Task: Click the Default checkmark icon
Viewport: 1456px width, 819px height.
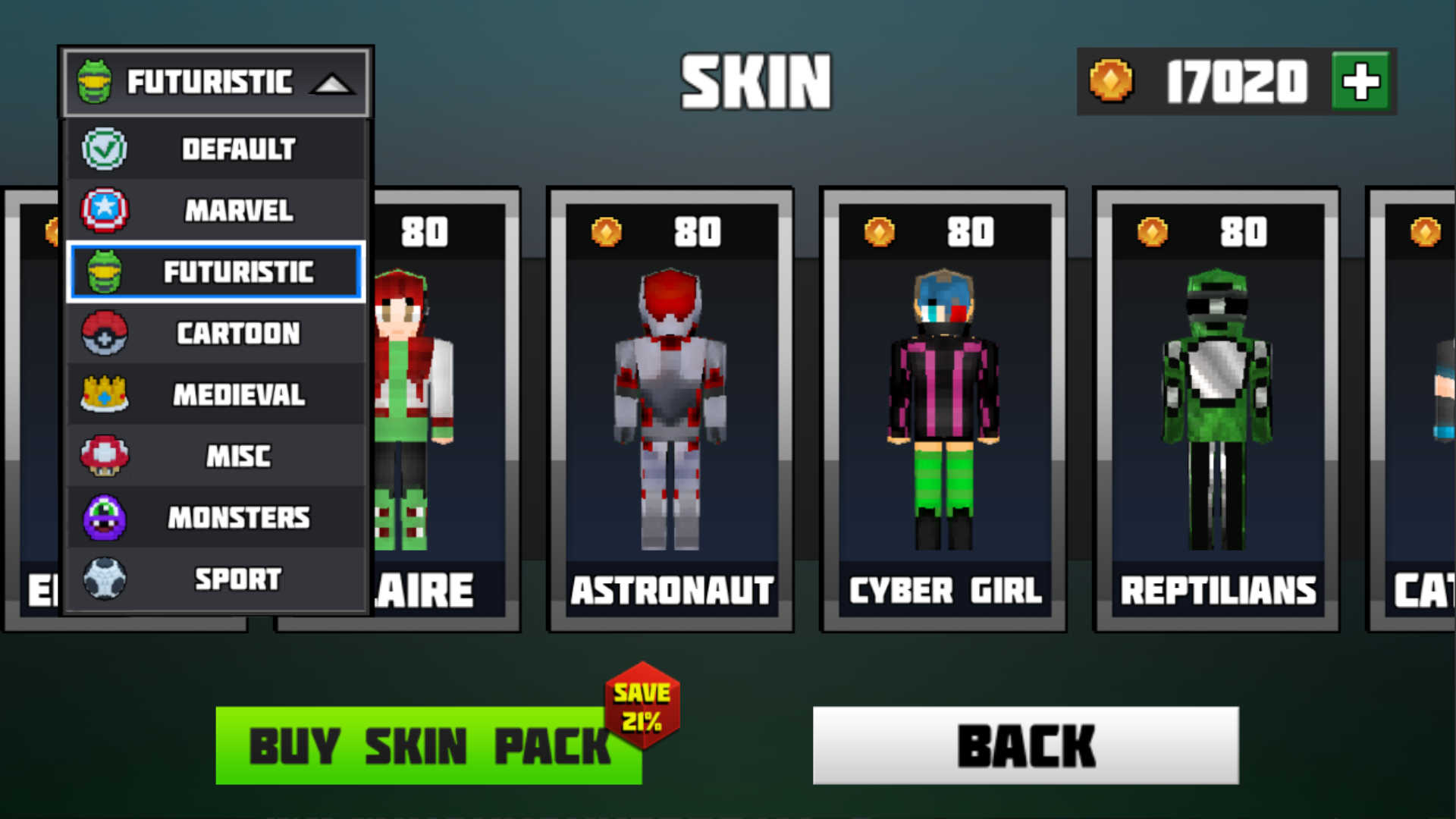Action: point(105,149)
